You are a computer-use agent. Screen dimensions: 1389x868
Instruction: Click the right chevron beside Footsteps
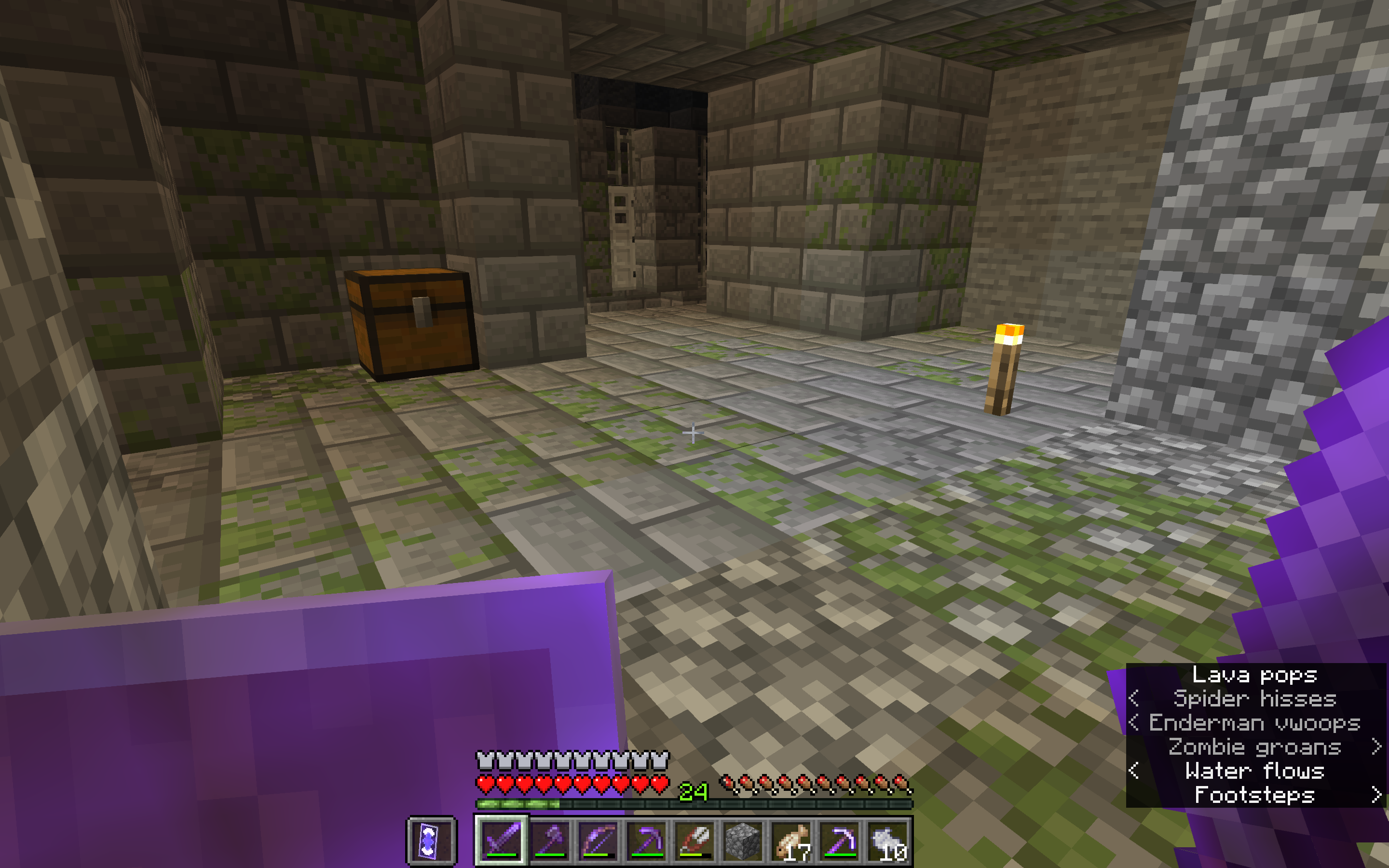pyautogui.click(x=1376, y=796)
